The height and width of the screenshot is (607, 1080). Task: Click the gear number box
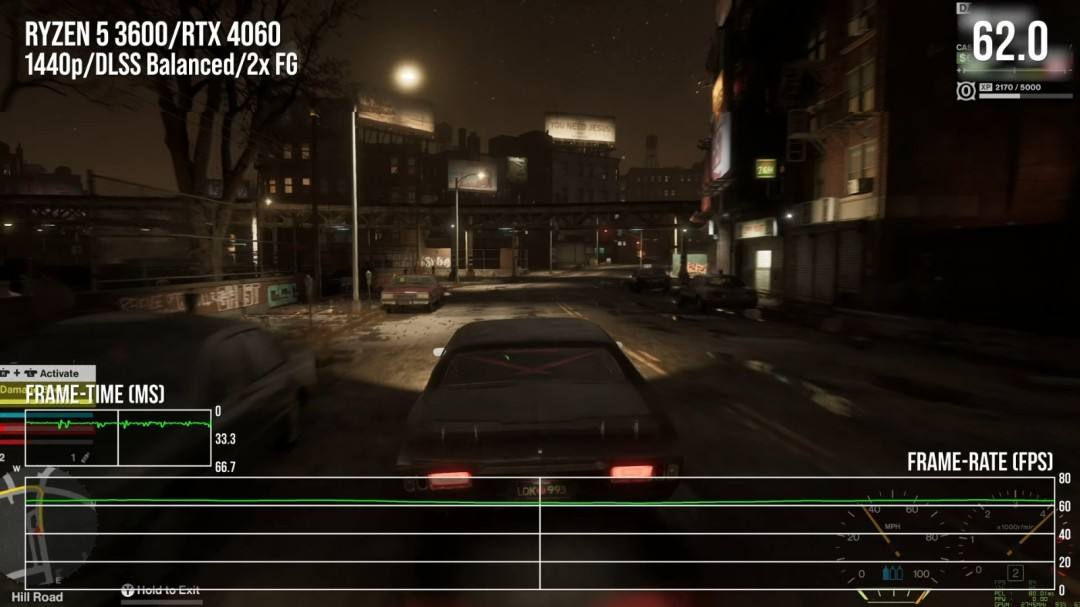[1015, 573]
